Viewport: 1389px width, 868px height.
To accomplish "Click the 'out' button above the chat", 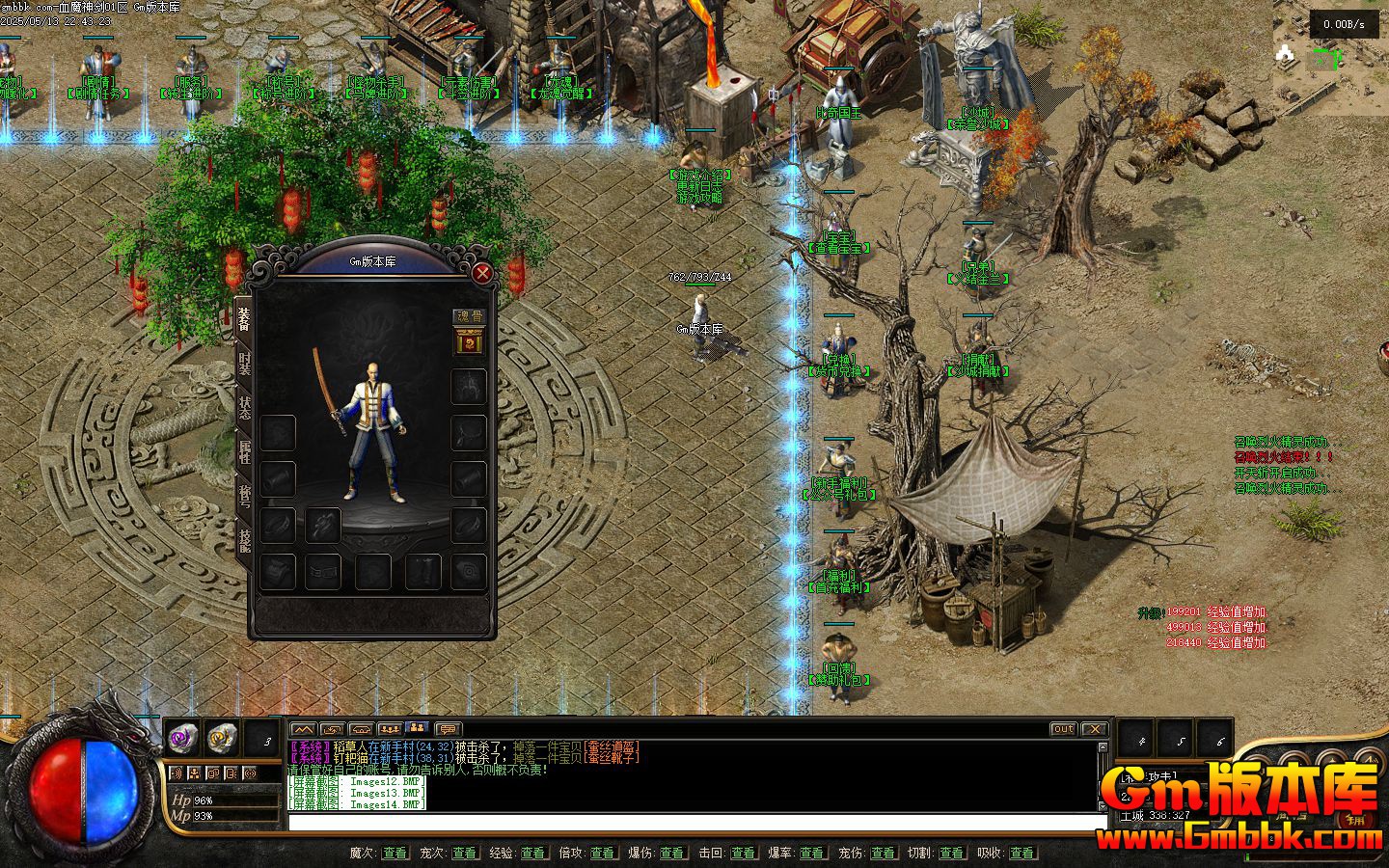I will tap(1063, 729).
